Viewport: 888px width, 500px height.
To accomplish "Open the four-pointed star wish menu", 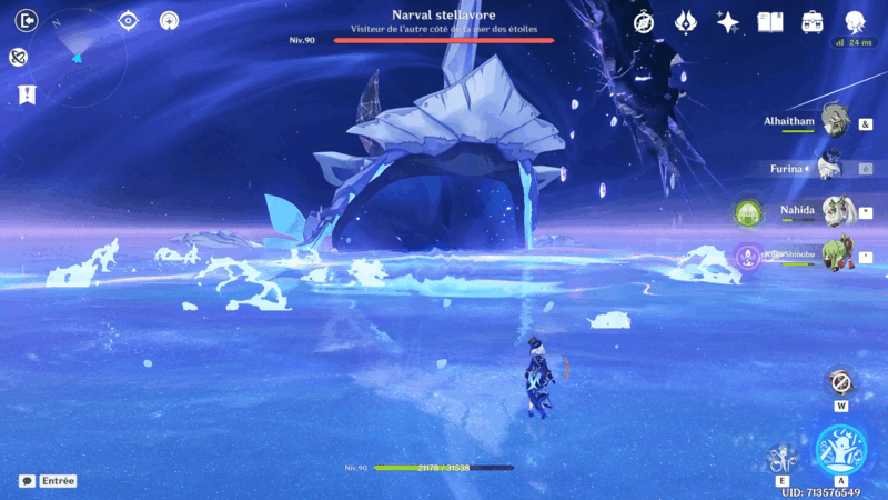I will pos(728,22).
